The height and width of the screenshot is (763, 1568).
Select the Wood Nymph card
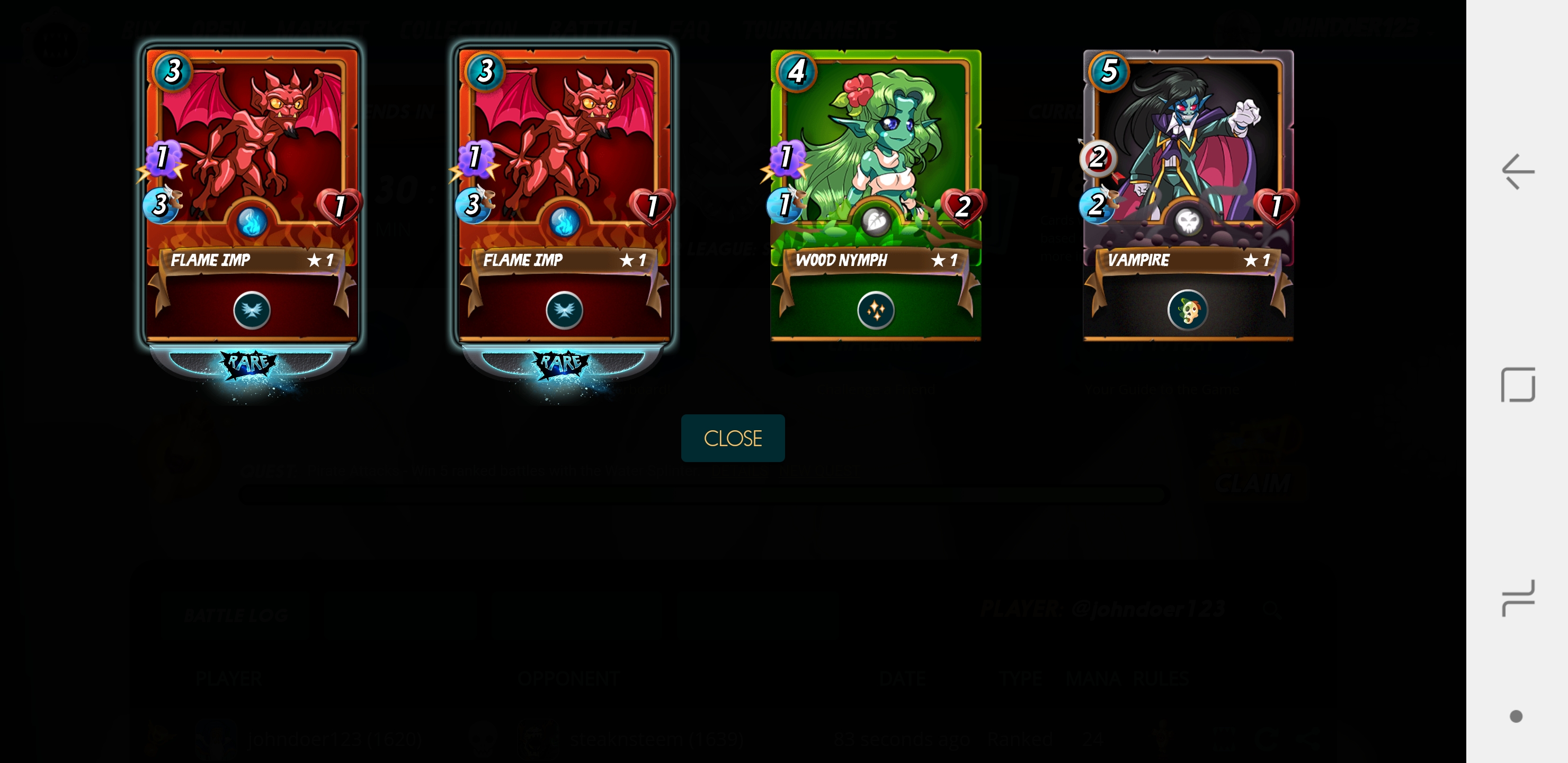pyautogui.click(x=875, y=195)
